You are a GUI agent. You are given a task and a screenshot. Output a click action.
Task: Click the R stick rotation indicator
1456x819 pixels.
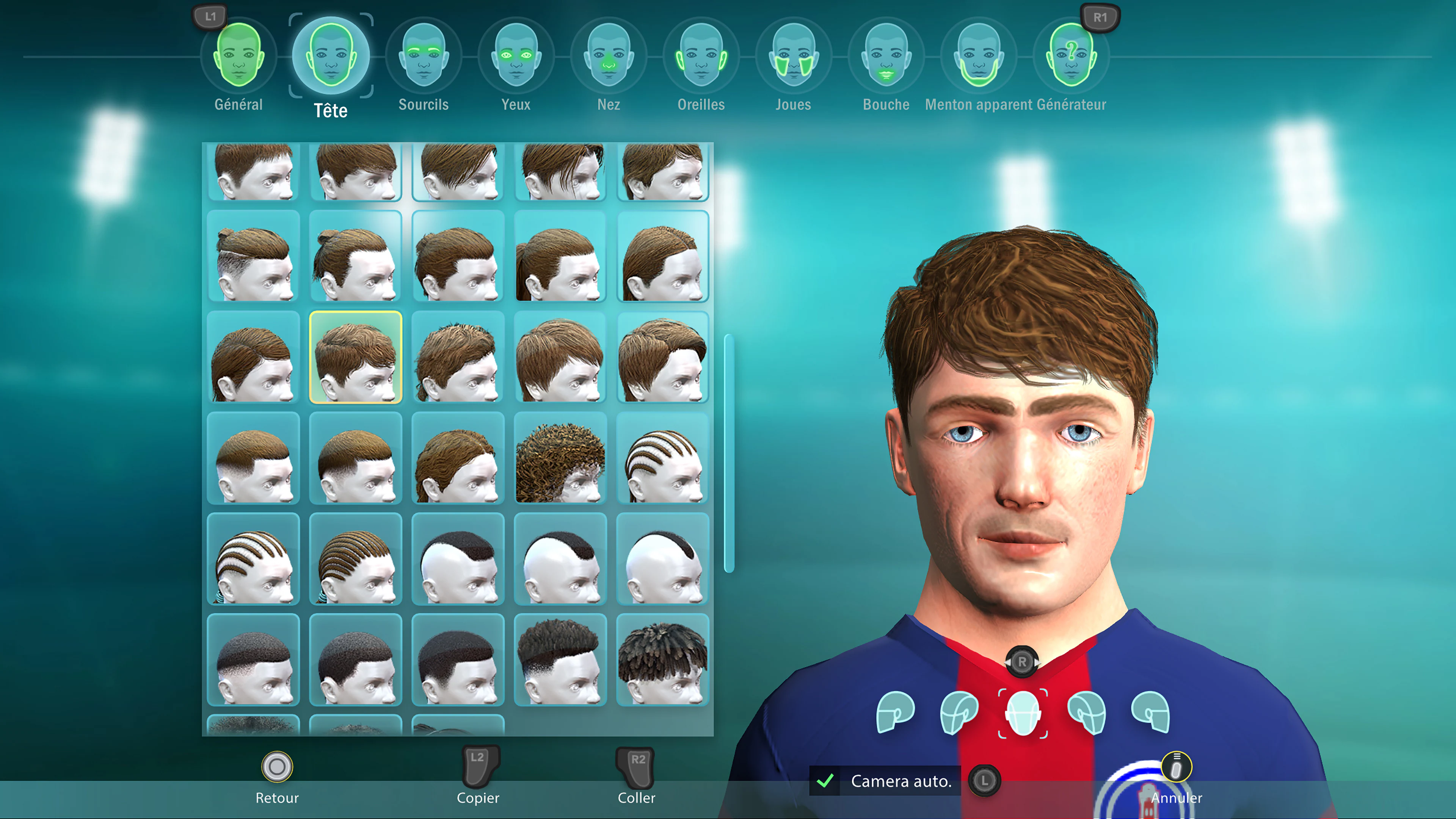tap(1023, 662)
